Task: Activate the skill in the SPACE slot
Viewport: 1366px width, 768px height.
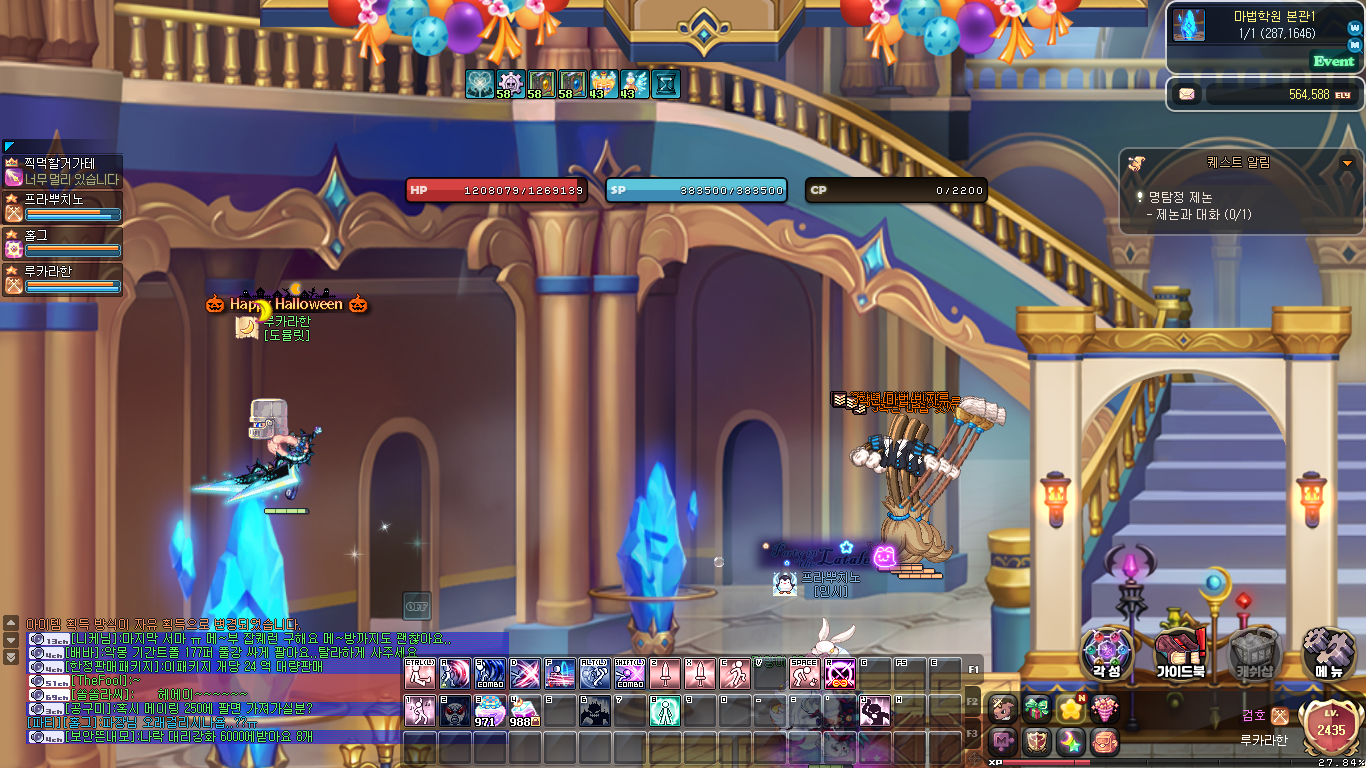Action: (x=804, y=674)
